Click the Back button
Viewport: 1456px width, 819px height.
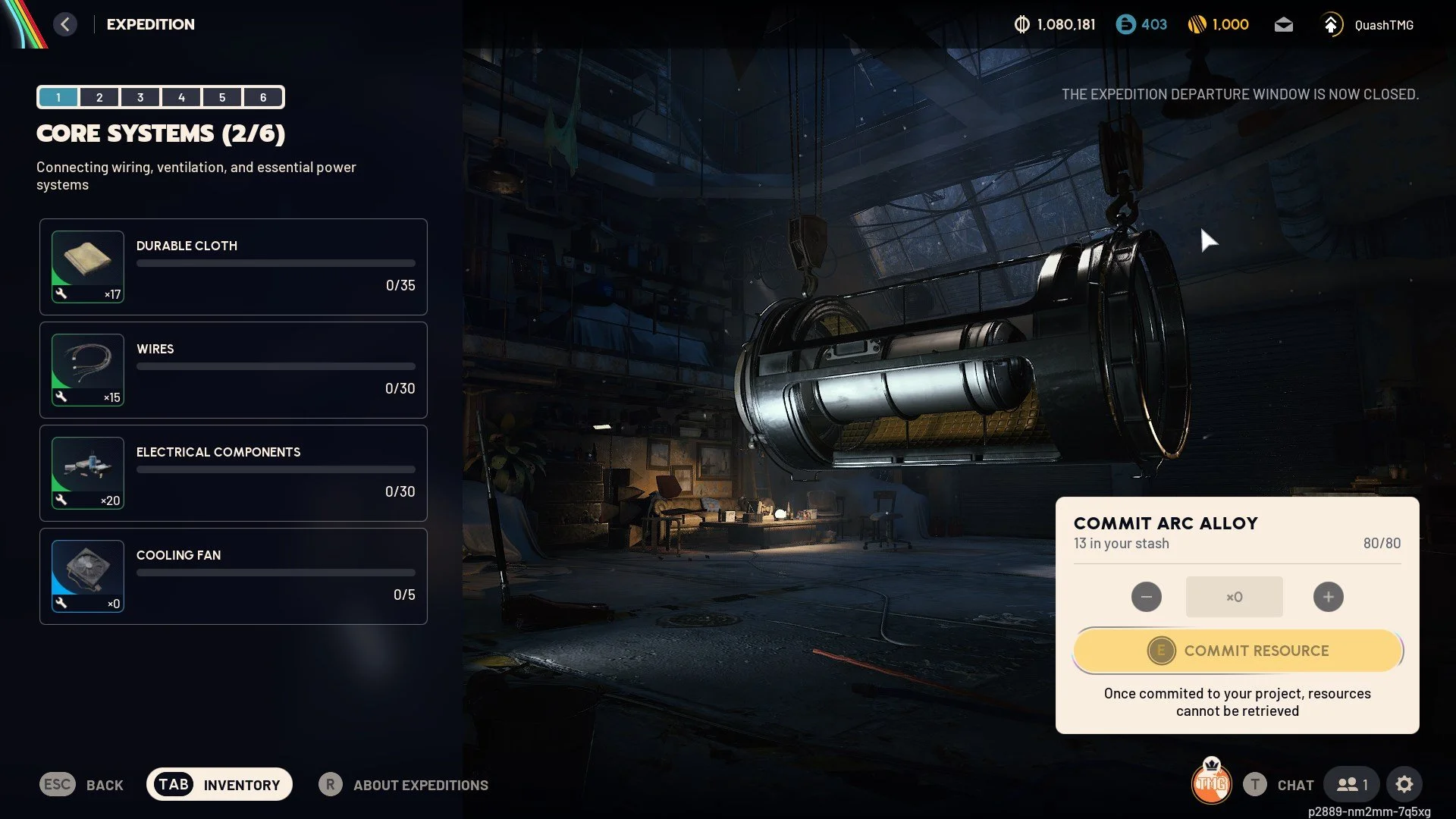(x=82, y=785)
